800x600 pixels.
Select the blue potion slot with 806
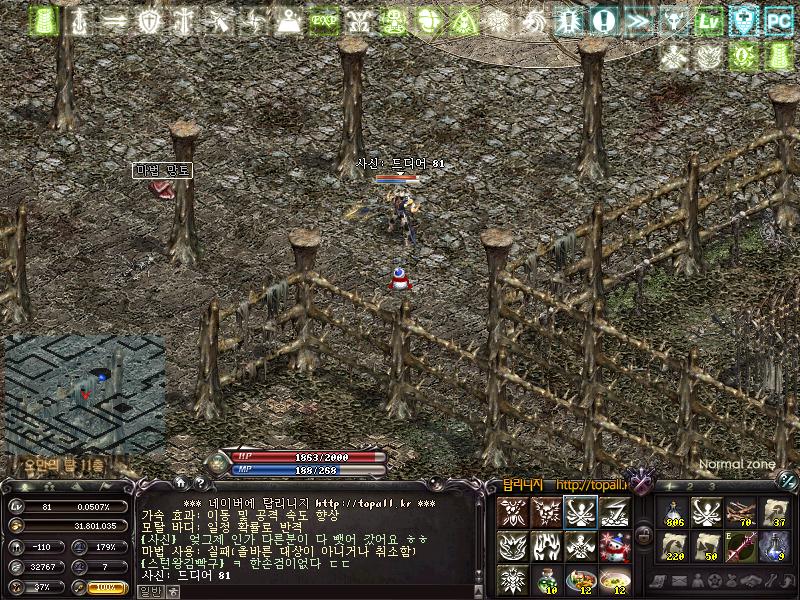click(x=674, y=513)
